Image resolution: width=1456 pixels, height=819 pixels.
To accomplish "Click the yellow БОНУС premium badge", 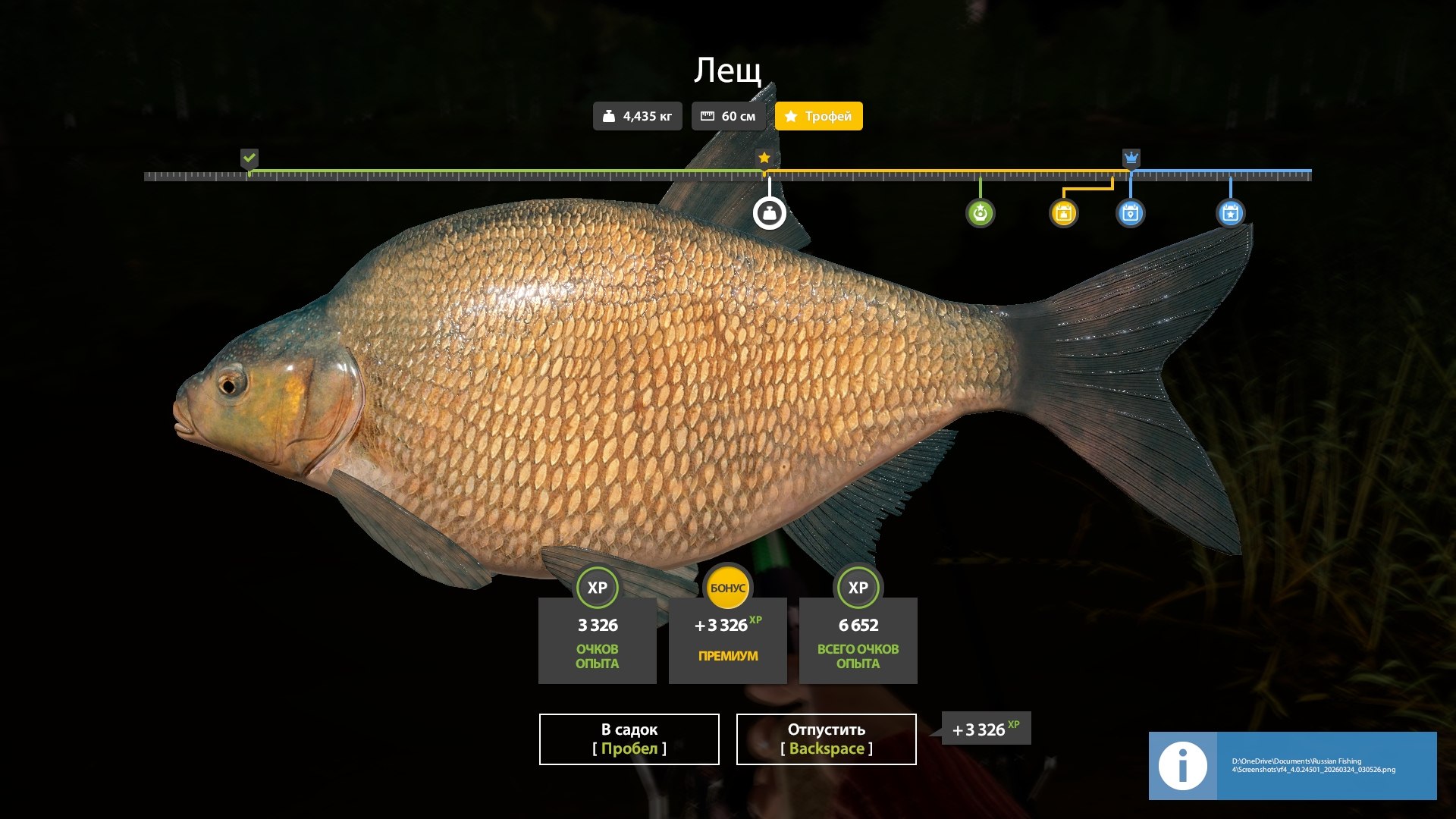I will pyautogui.click(x=727, y=588).
